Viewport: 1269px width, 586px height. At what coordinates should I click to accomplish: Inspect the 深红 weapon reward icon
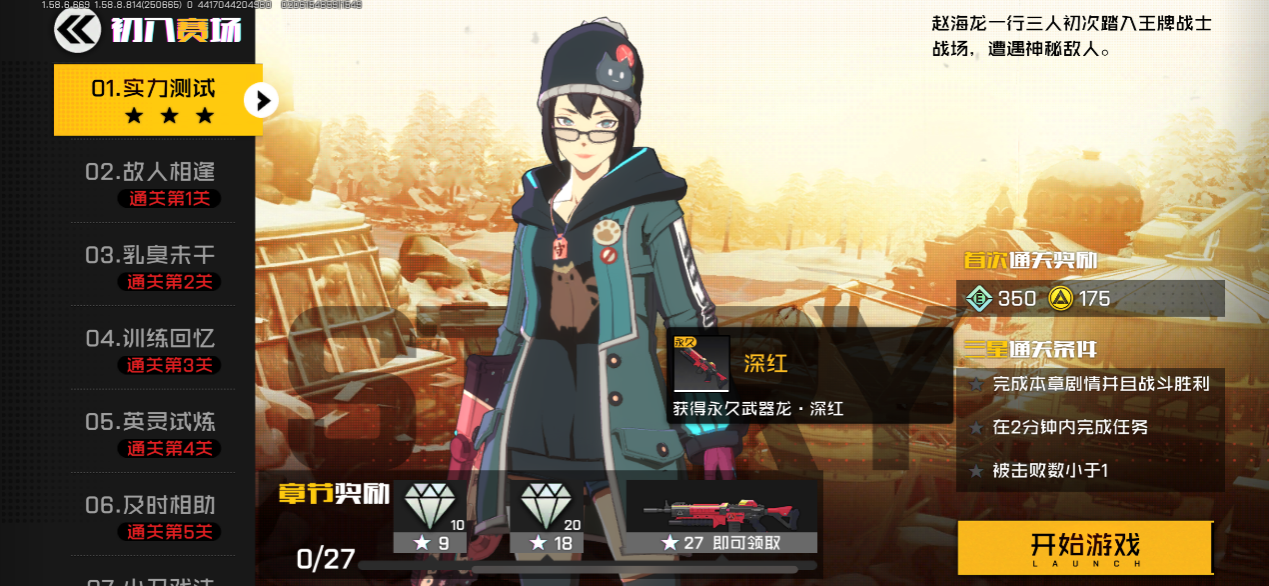pos(700,364)
